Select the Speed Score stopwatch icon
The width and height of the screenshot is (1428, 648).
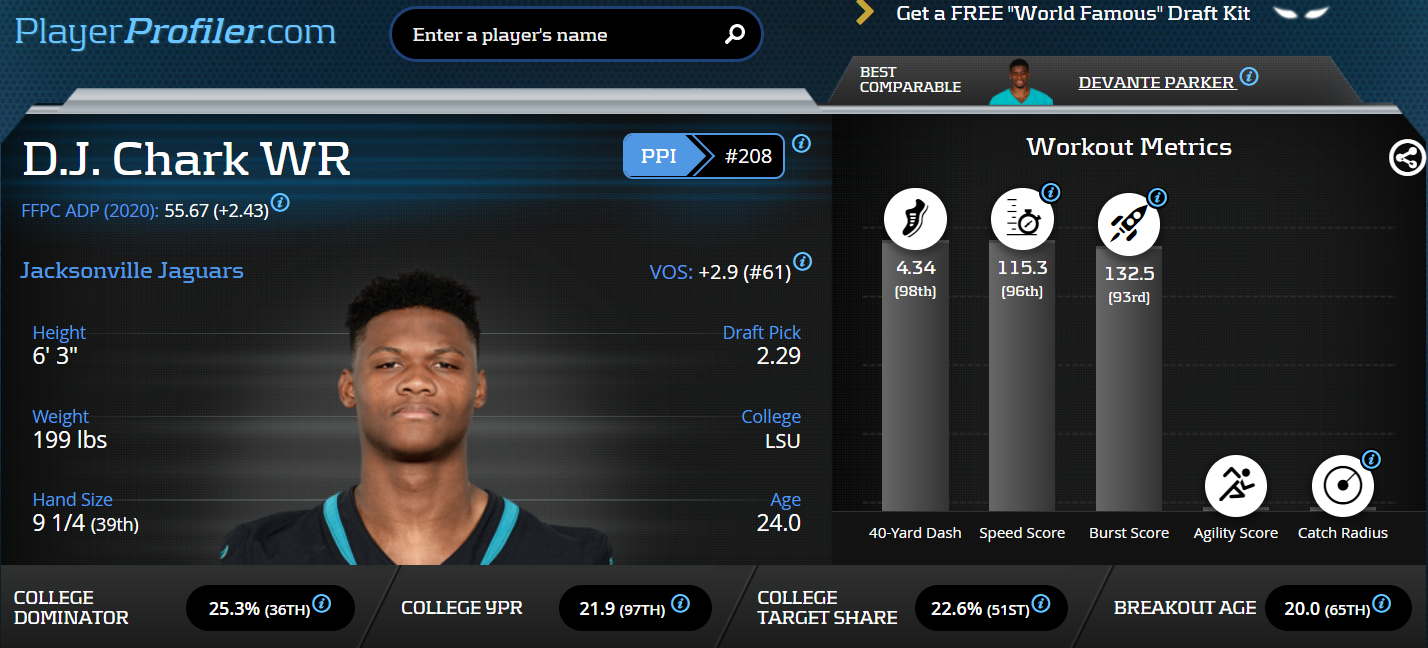point(1022,219)
